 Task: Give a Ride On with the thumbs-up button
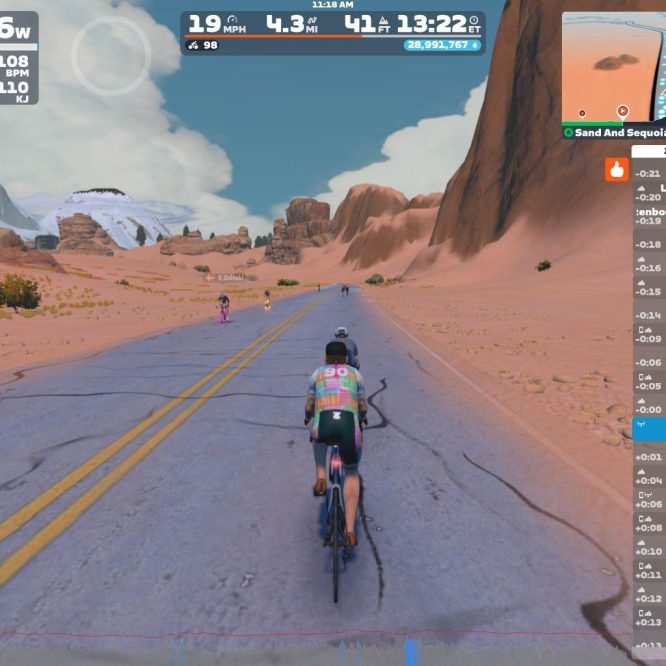(x=616, y=170)
